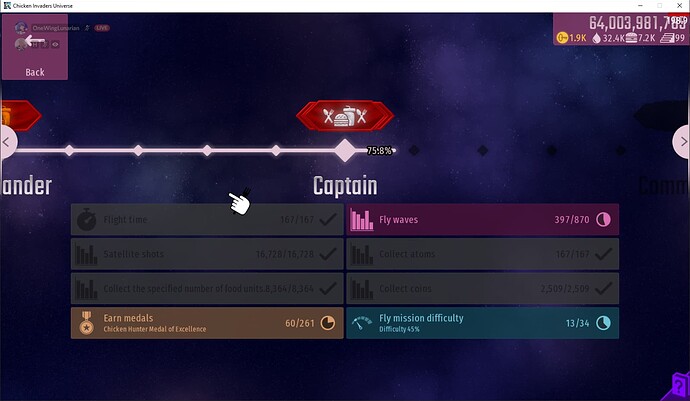Image resolution: width=690 pixels, height=401 pixels.
Task: Select the food units collection row
Action: 207,289
